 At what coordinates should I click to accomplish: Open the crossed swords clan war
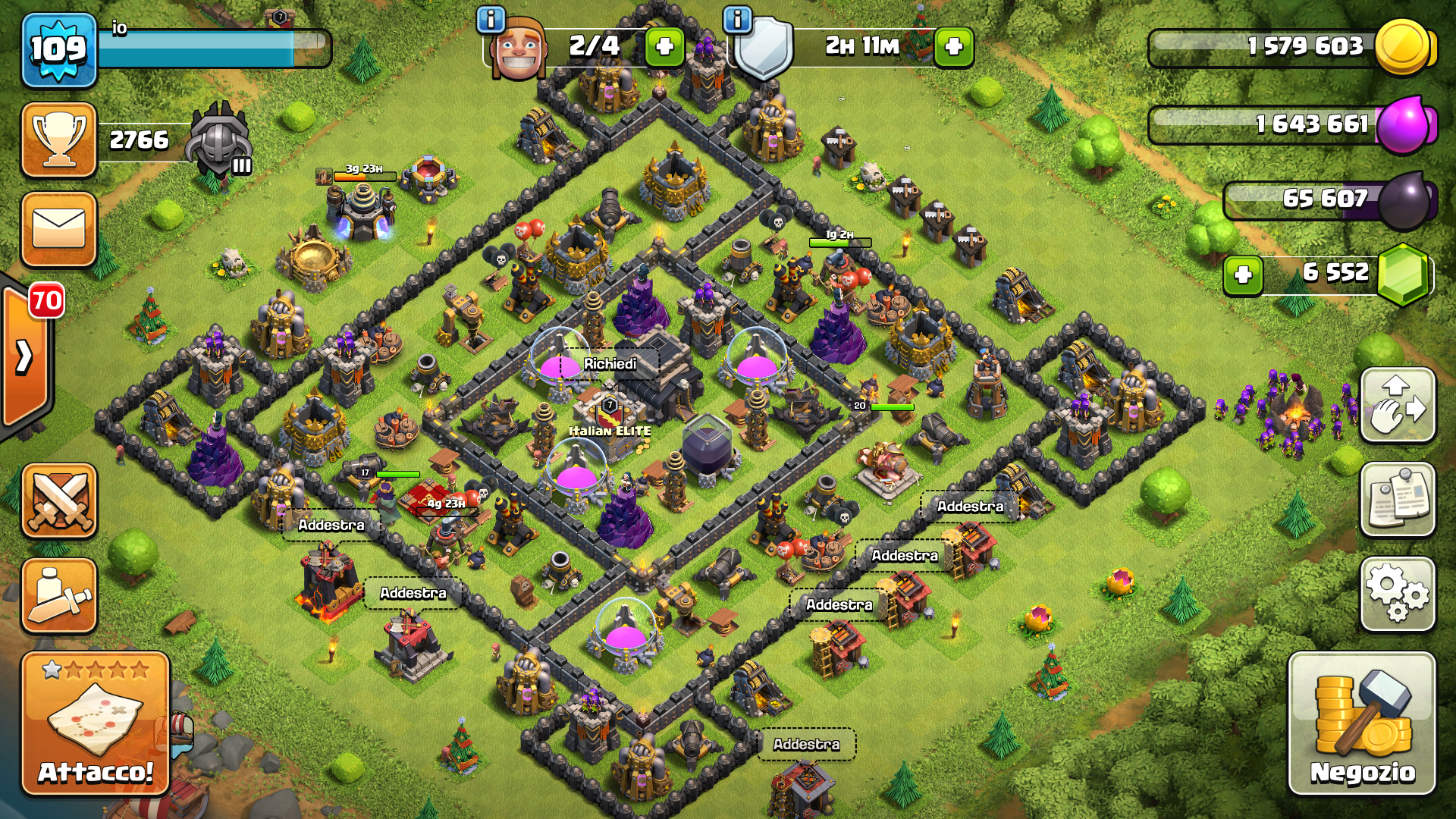coord(59,500)
